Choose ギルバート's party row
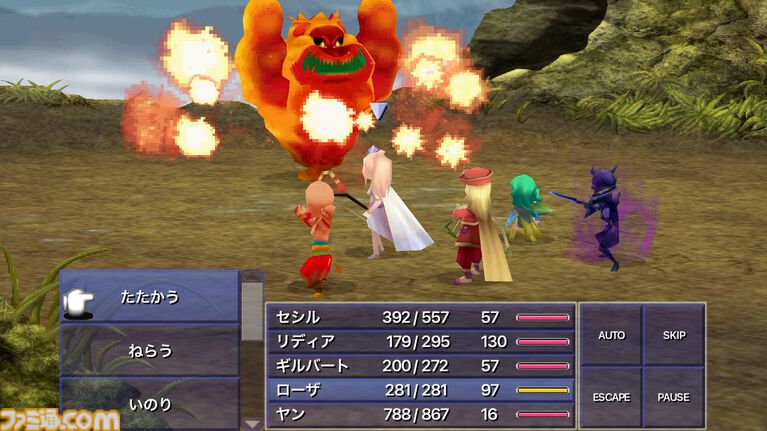This screenshot has height=431, width=767. 420,365
